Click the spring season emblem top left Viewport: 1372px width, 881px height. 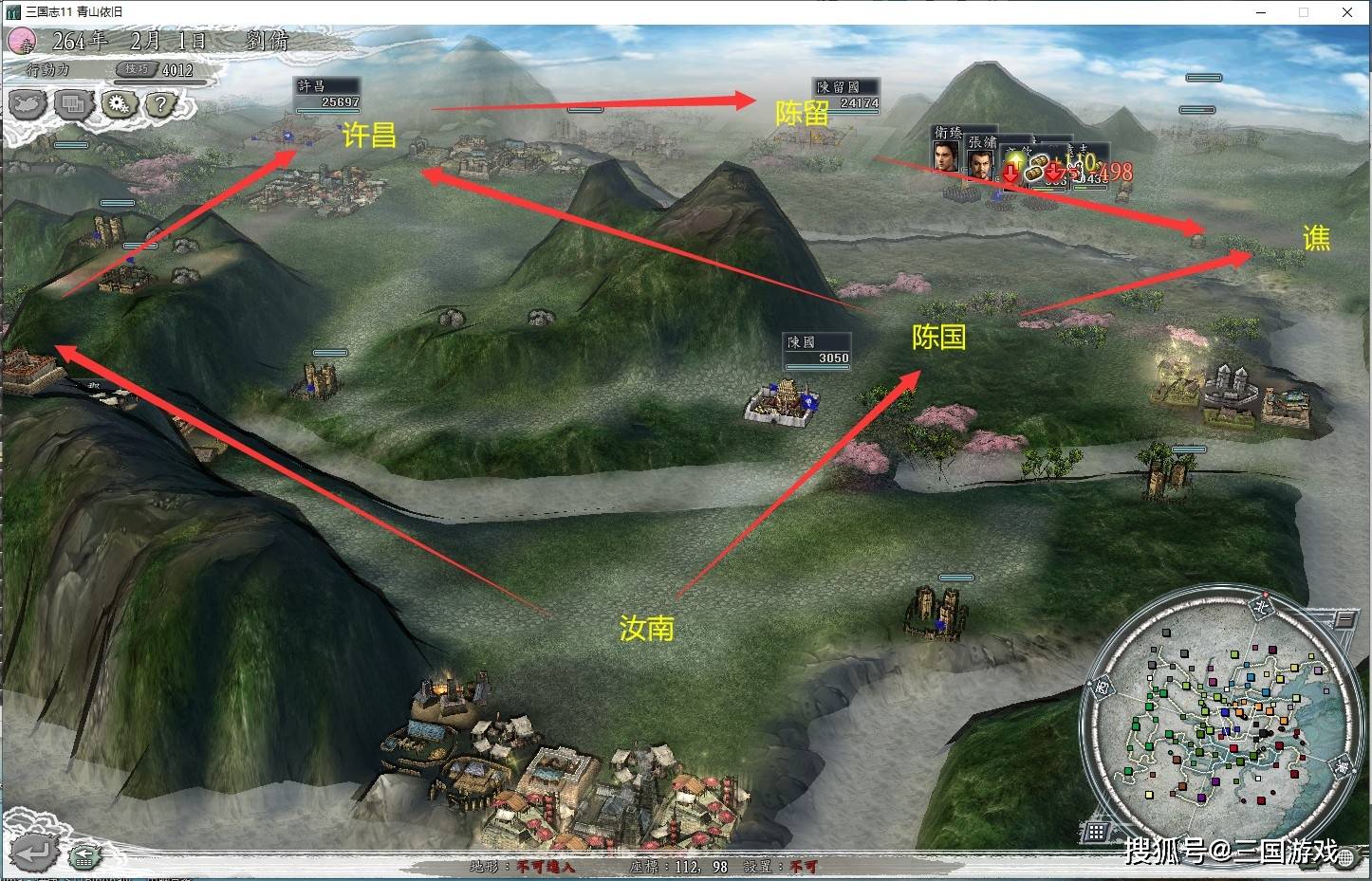click(20, 42)
